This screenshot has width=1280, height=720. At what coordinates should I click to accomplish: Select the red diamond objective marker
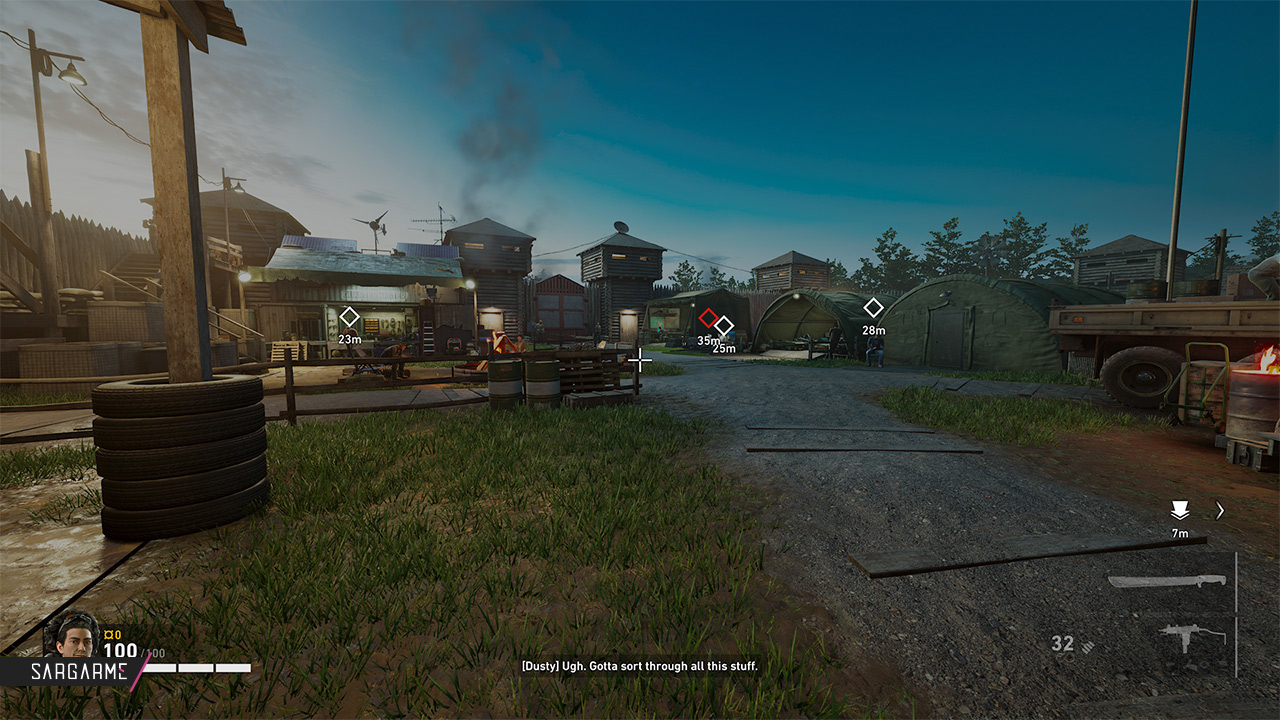(x=708, y=318)
